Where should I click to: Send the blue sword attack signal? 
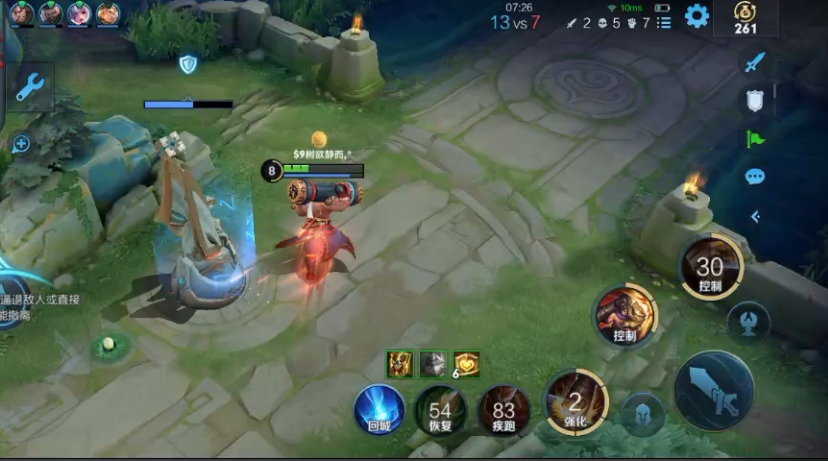tap(755, 62)
